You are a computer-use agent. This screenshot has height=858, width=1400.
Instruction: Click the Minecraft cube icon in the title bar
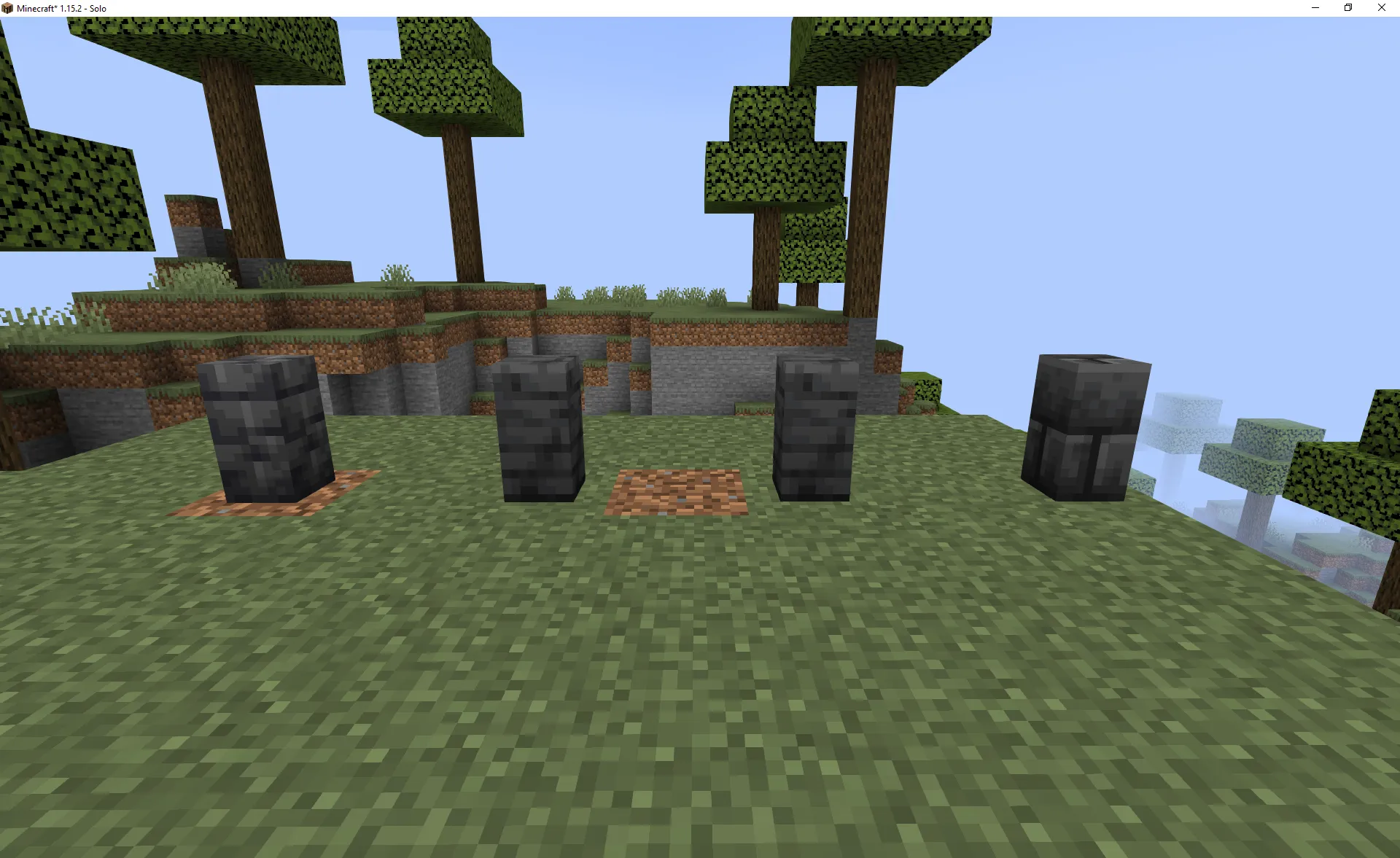[x=7, y=8]
